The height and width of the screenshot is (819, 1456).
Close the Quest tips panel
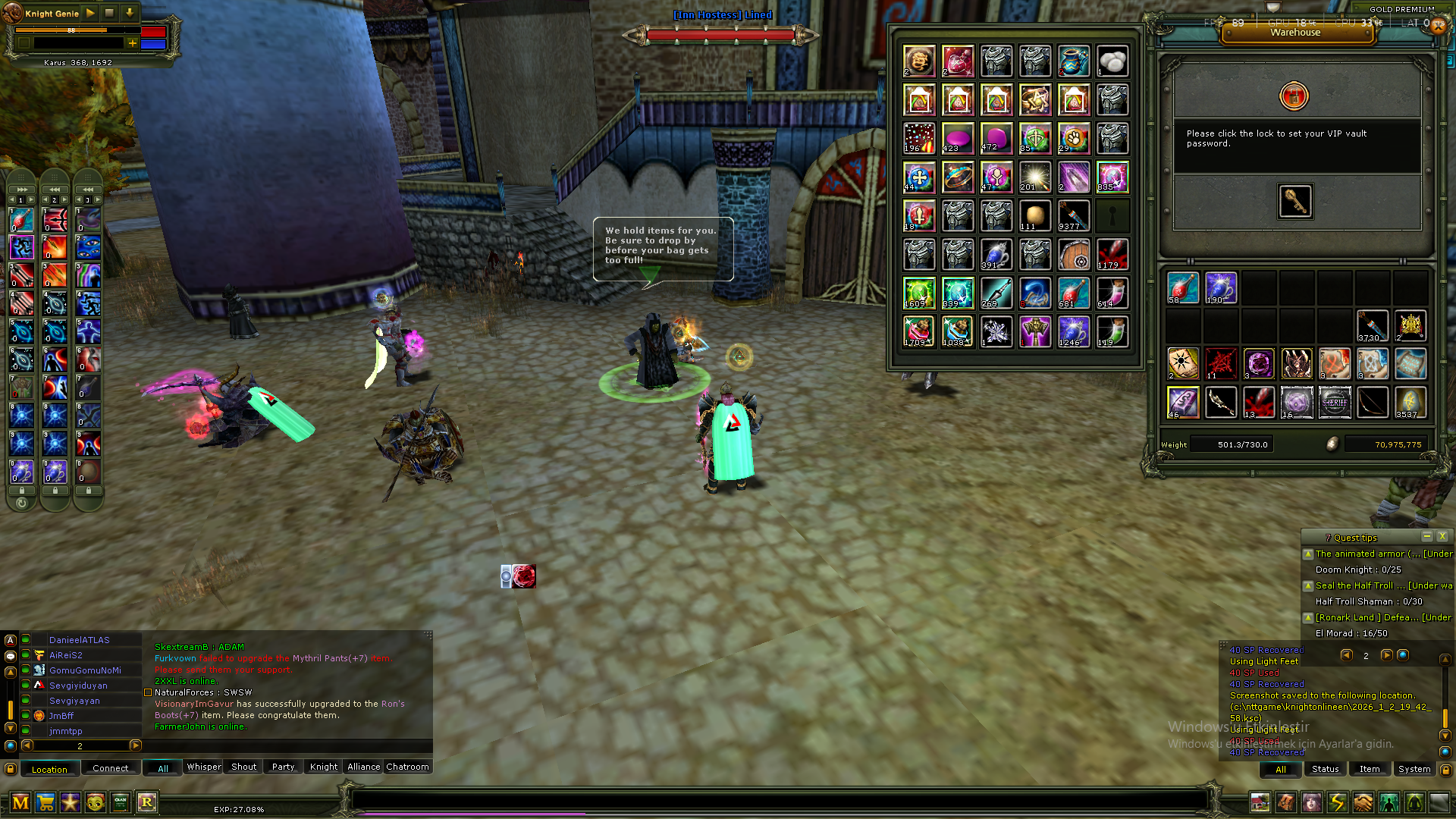(1442, 537)
